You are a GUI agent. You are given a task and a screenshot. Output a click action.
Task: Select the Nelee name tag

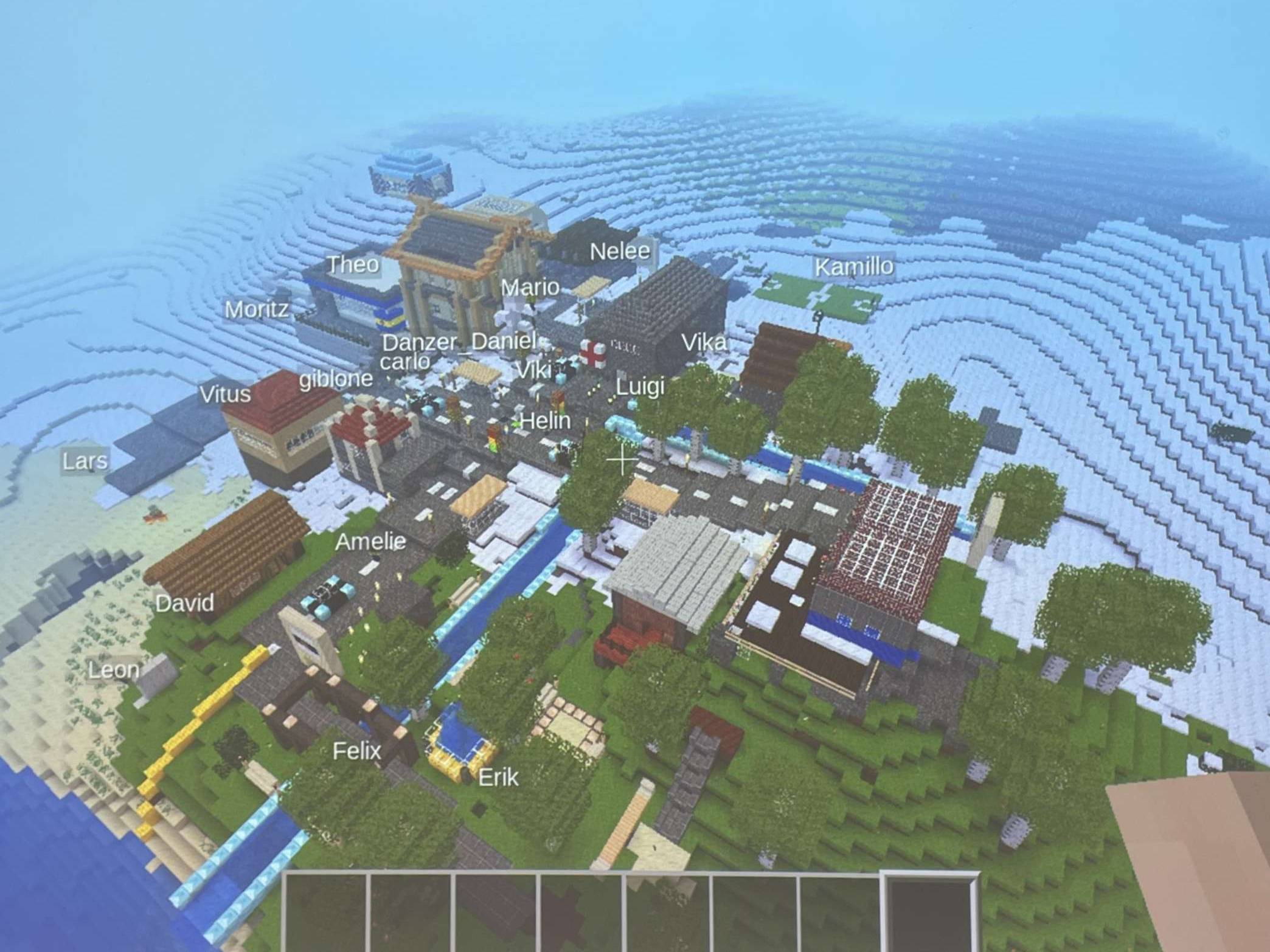coord(620,250)
